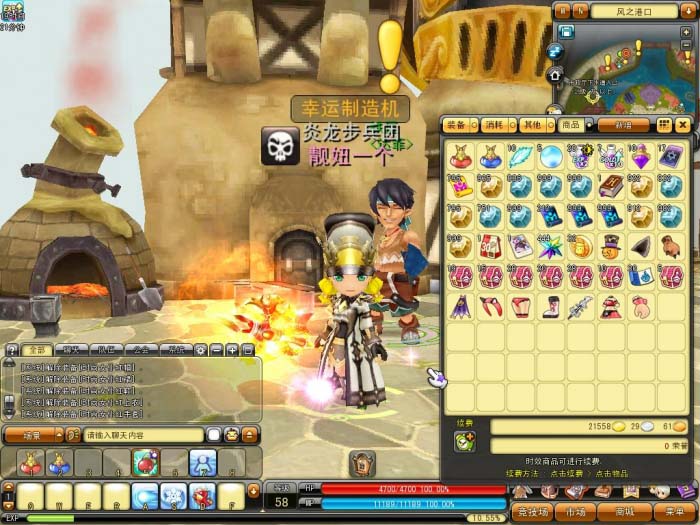The height and width of the screenshot is (525, 700).
Task: Open the 市场 market
Action: coord(576,511)
